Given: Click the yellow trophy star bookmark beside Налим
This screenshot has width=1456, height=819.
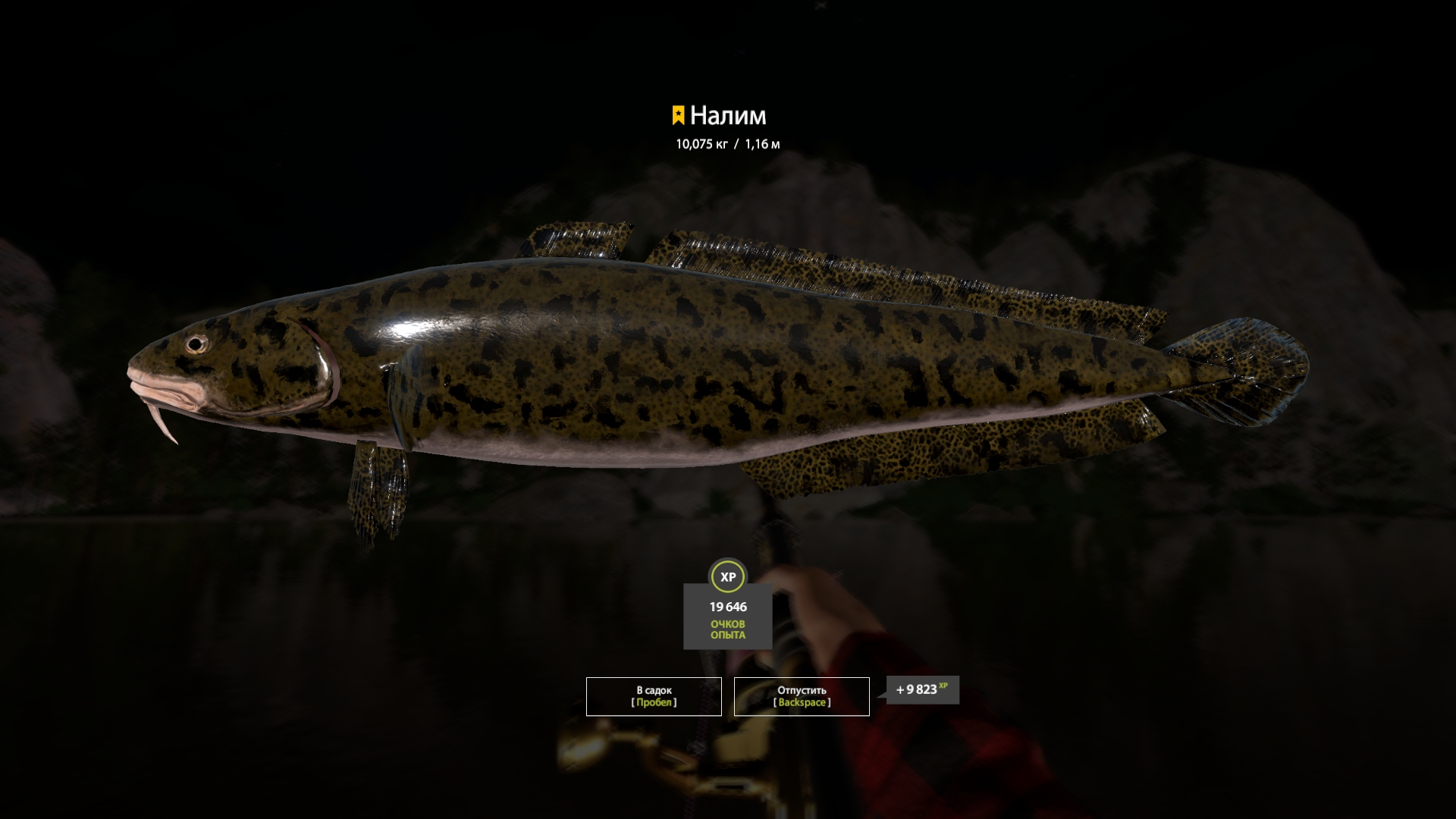Looking at the screenshot, I should (x=679, y=114).
